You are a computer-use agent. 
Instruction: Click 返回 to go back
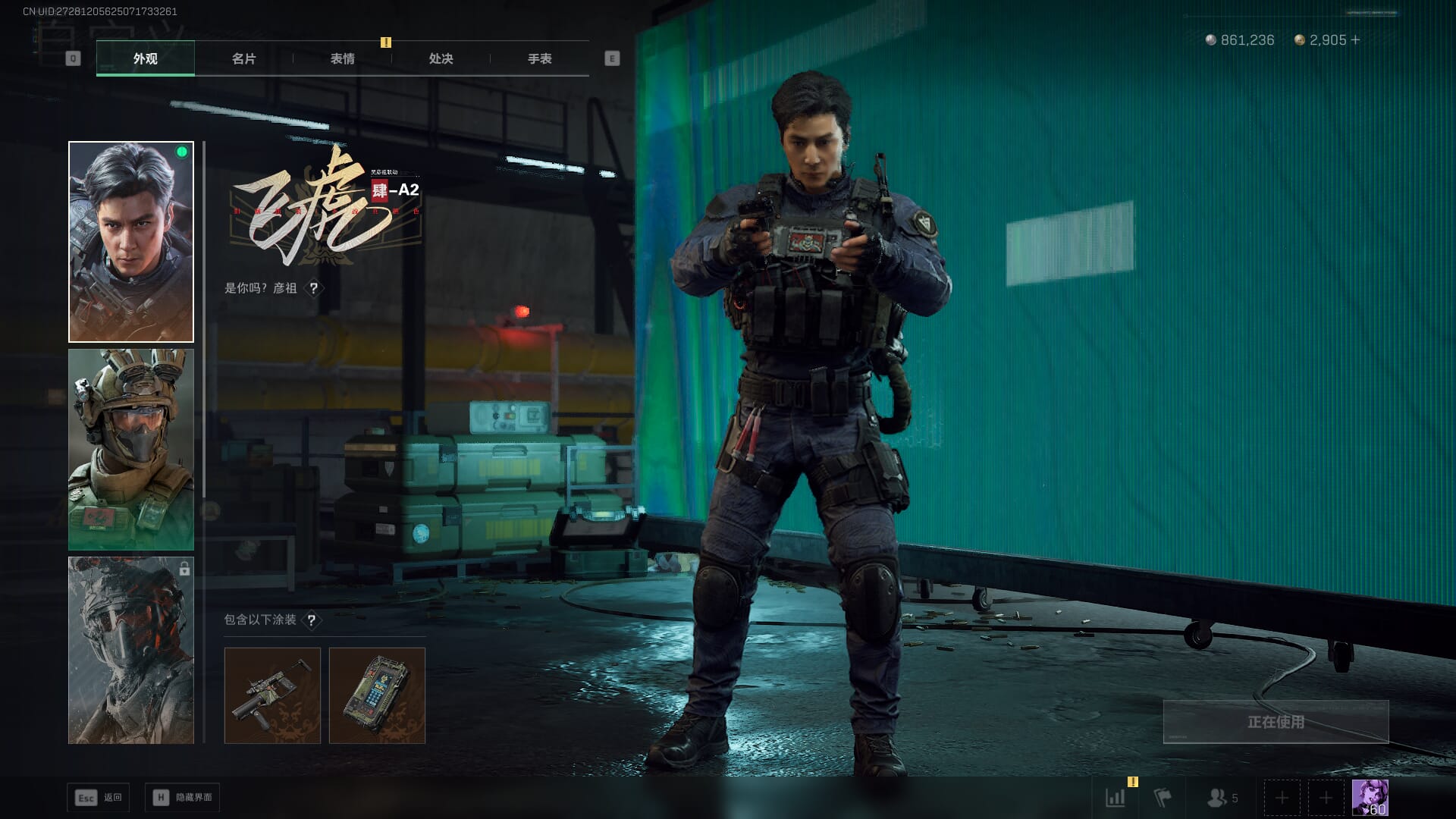[99, 798]
